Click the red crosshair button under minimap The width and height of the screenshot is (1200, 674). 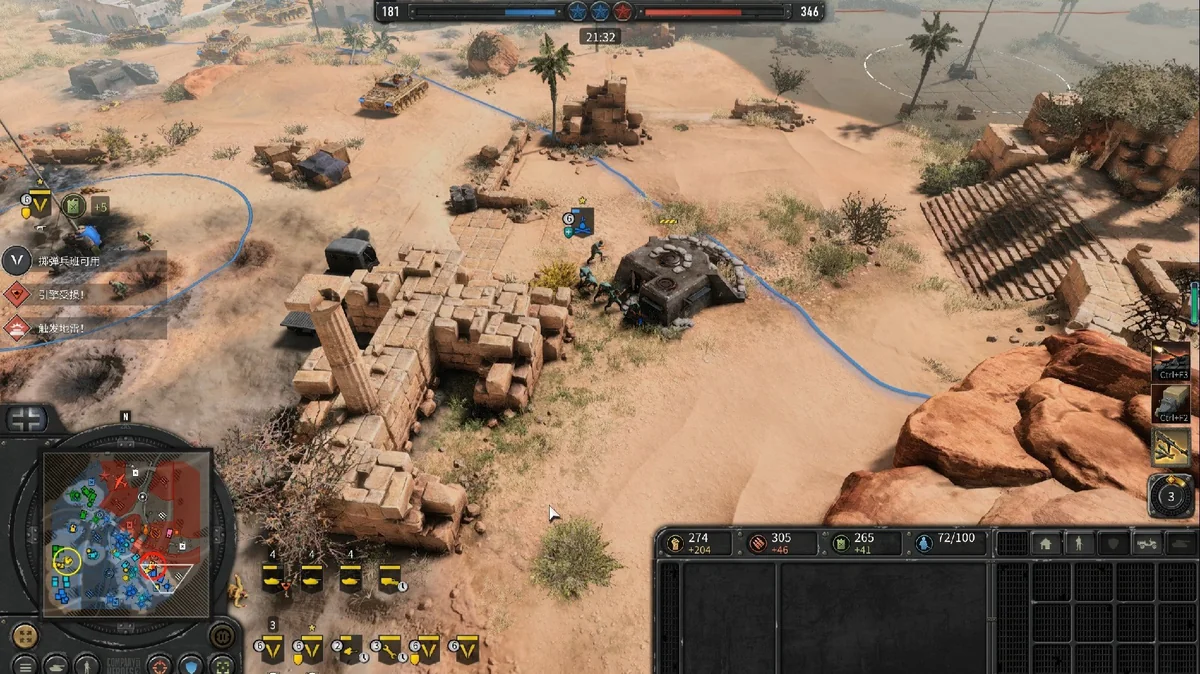pyautogui.click(x=159, y=664)
